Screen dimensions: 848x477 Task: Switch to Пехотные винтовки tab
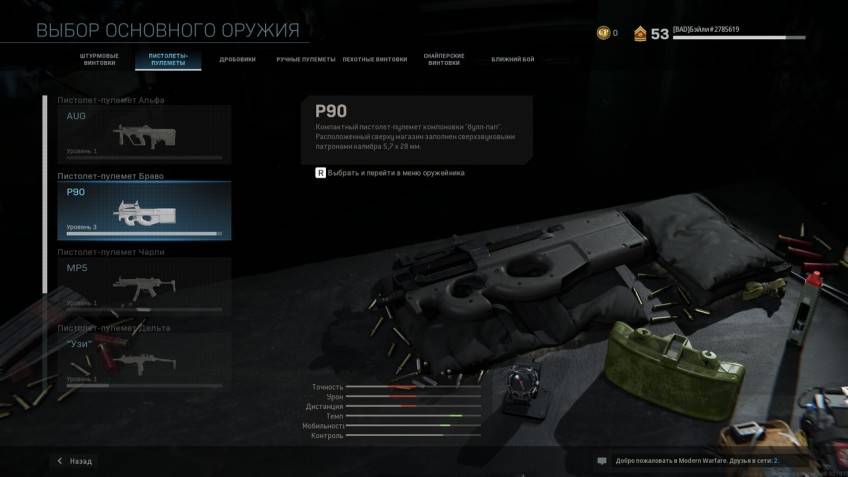pyautogui.click(x=375, y=59)
